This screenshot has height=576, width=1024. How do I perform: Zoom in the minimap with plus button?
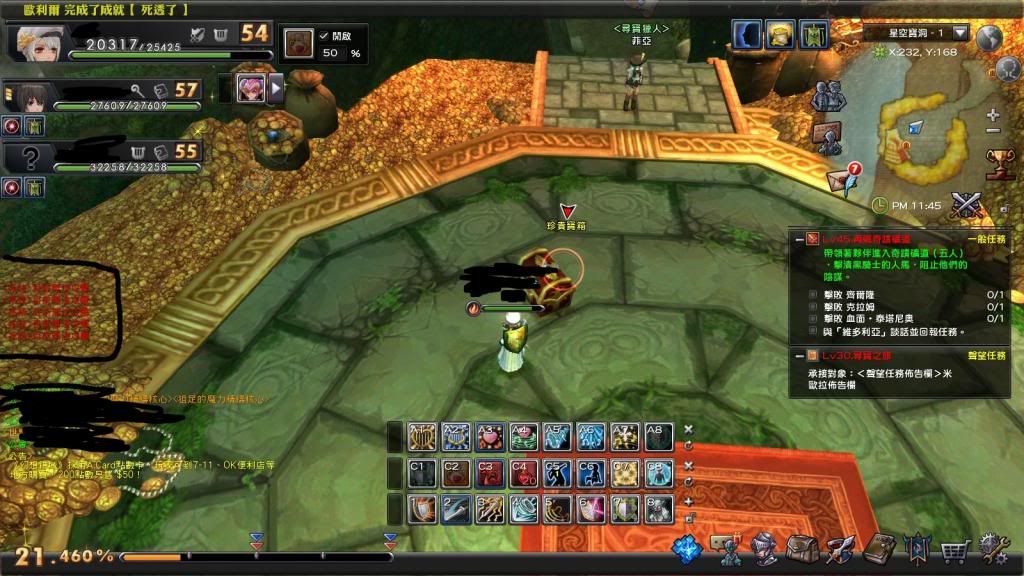tap(993, 115)
